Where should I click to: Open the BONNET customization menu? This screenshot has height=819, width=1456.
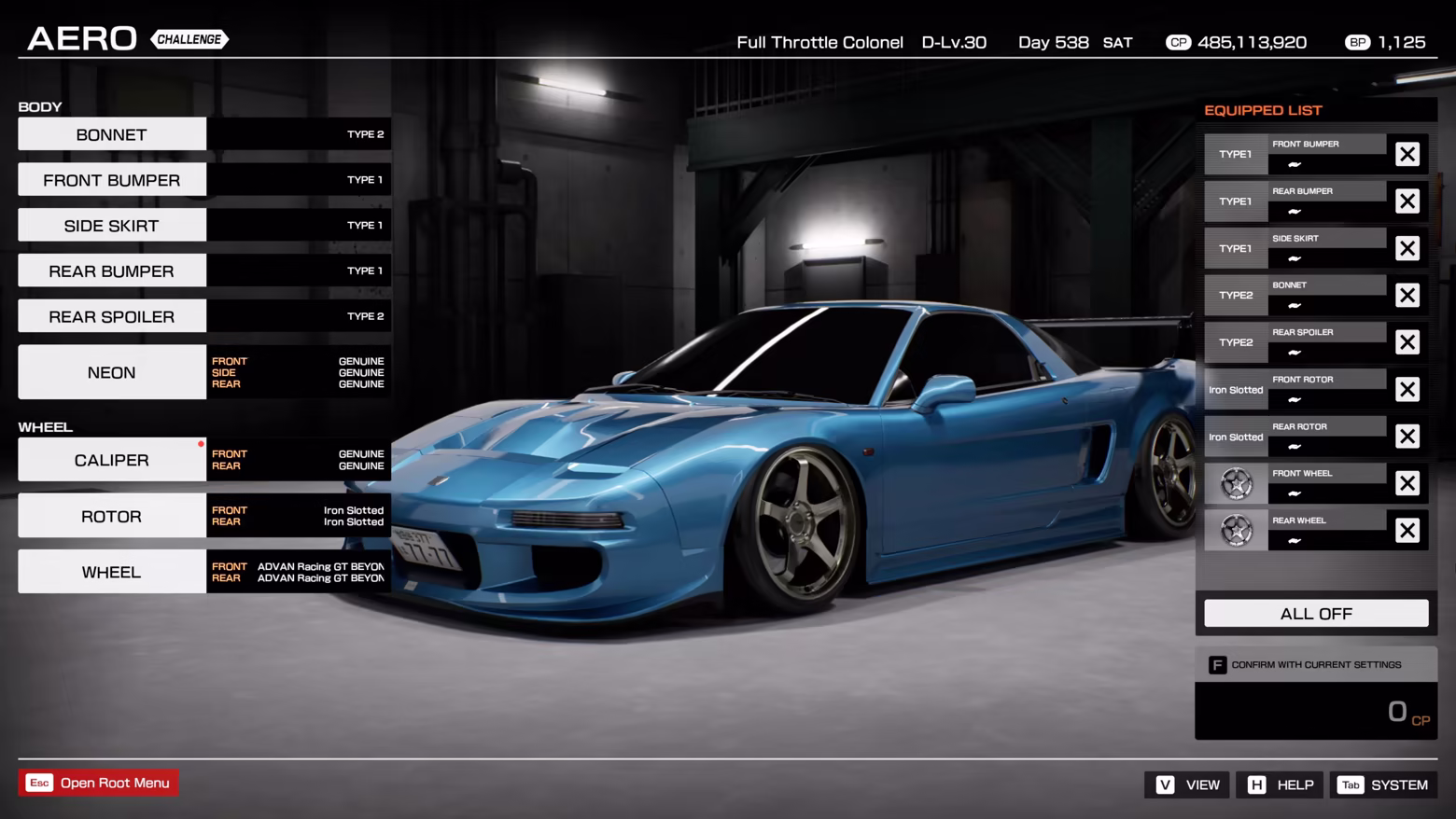(x=111, y=133)
